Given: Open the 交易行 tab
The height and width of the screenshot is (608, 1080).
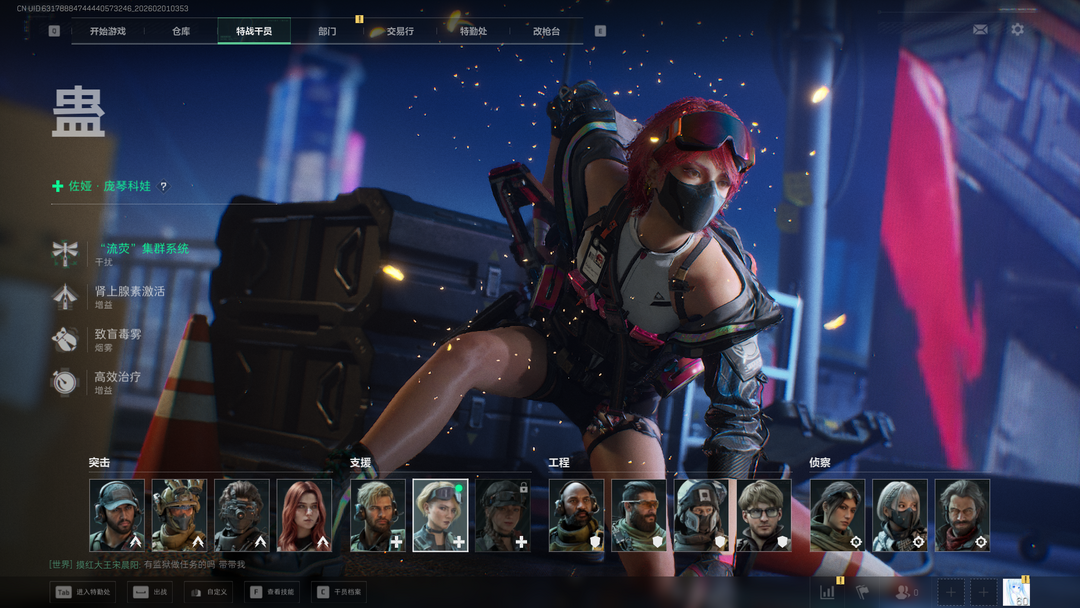Looking at the screenshot, I should click(x=400, y=31).
